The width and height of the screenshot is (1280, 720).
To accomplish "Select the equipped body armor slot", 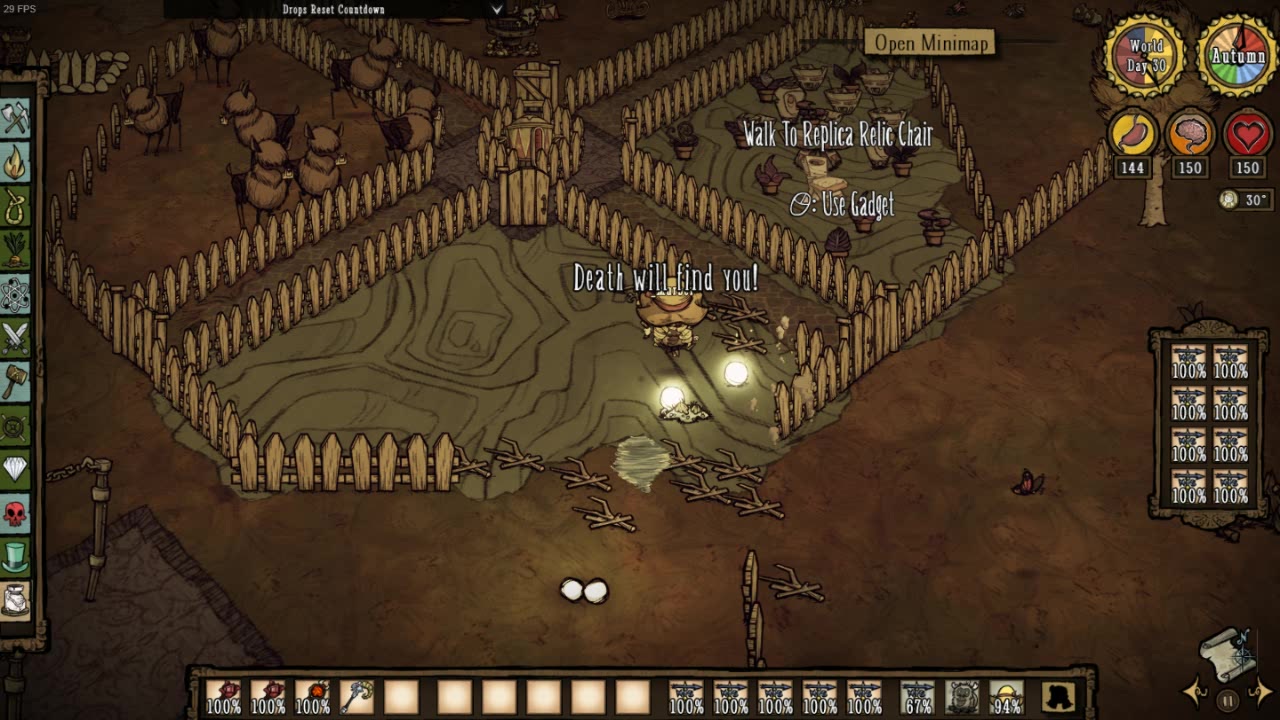I will 962,697.
